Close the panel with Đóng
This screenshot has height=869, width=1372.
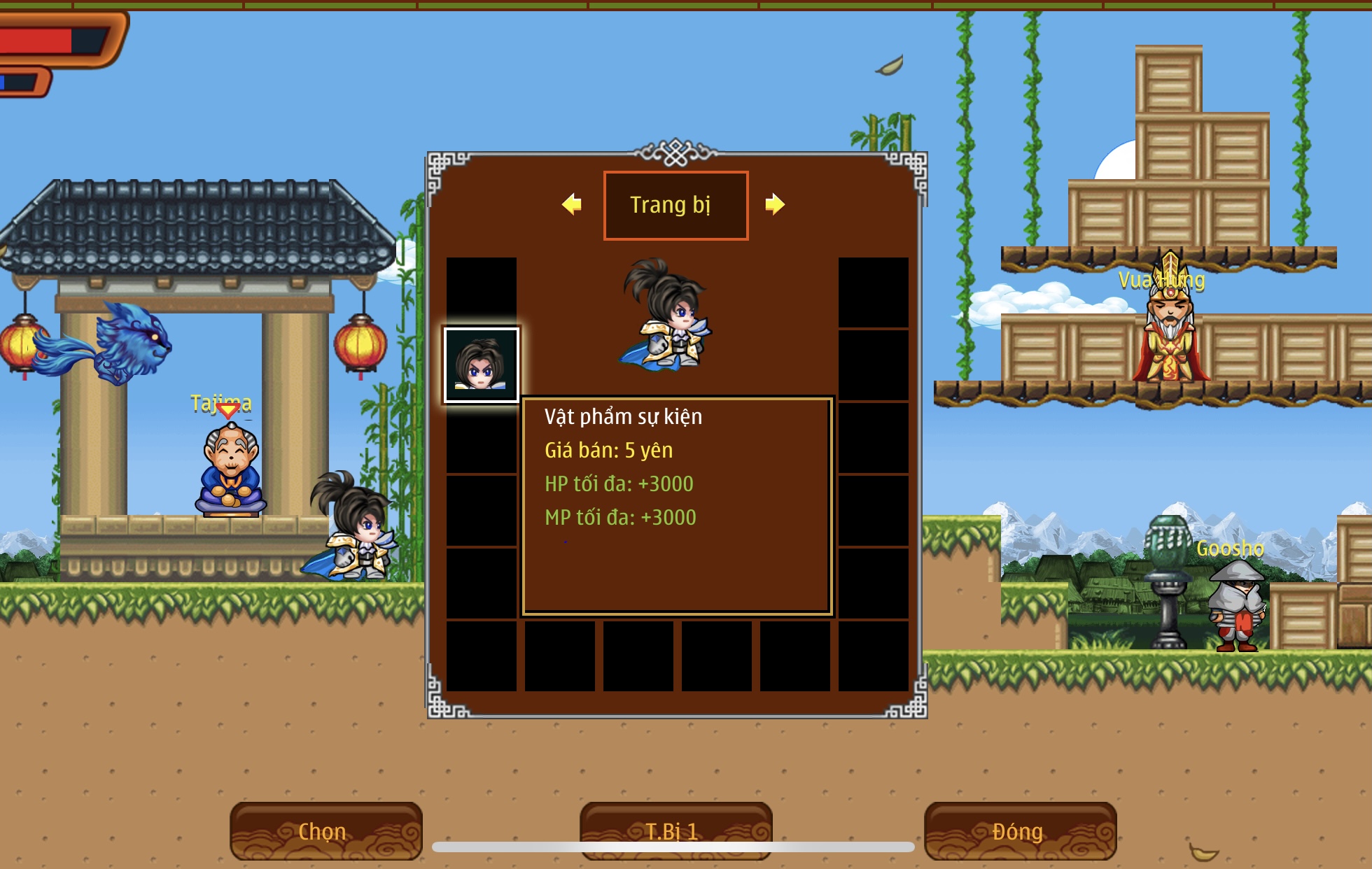tap(1020, 831)
